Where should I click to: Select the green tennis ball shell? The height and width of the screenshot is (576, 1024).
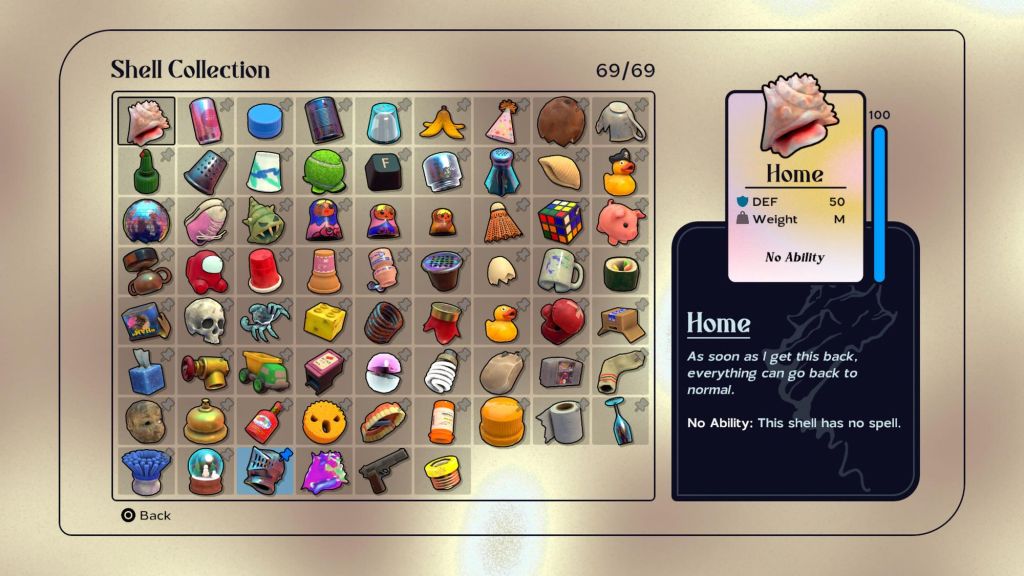(x=323, y=171)
